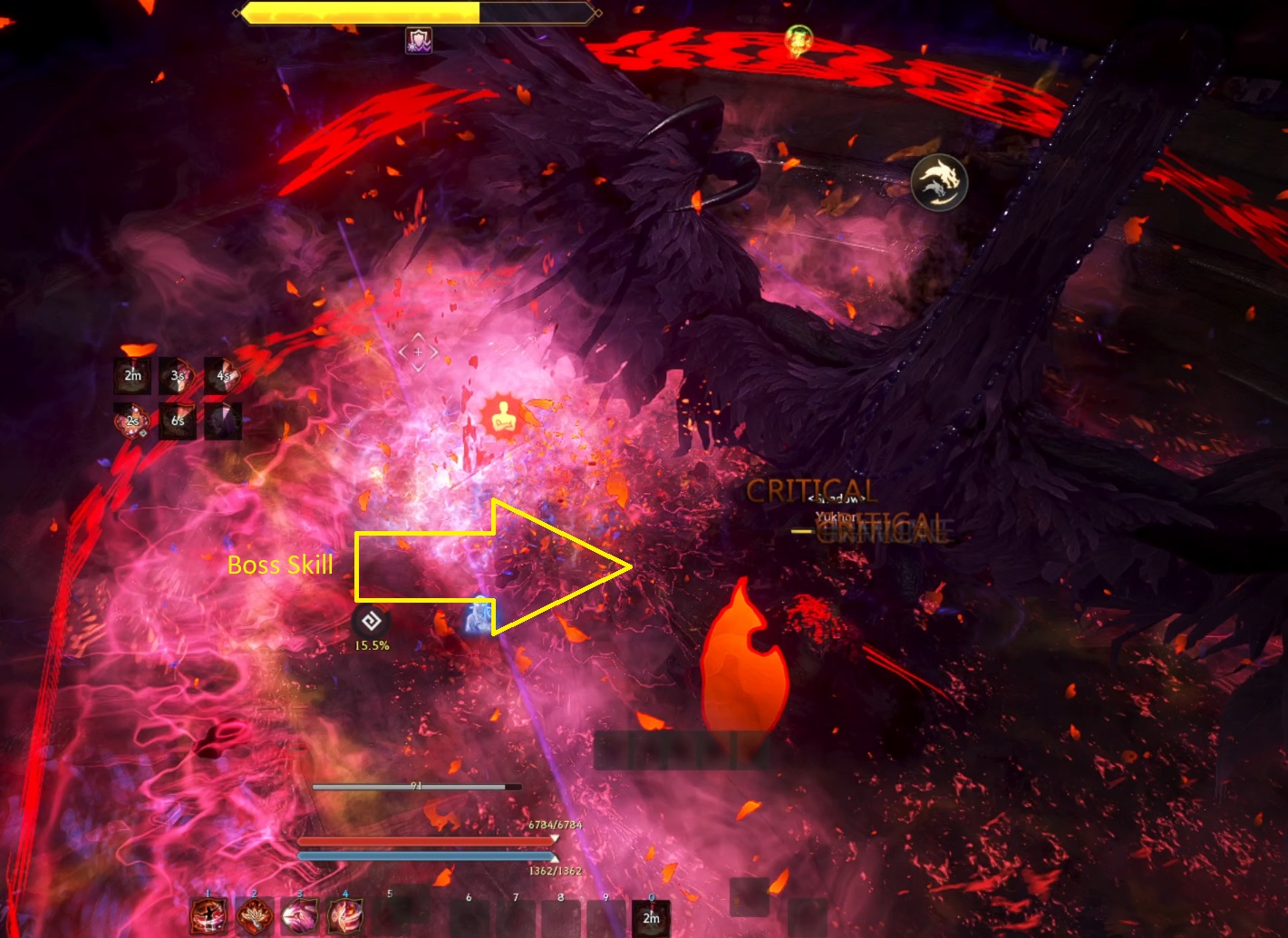
Task: Select the red player health bar
Action: (426, 840)
